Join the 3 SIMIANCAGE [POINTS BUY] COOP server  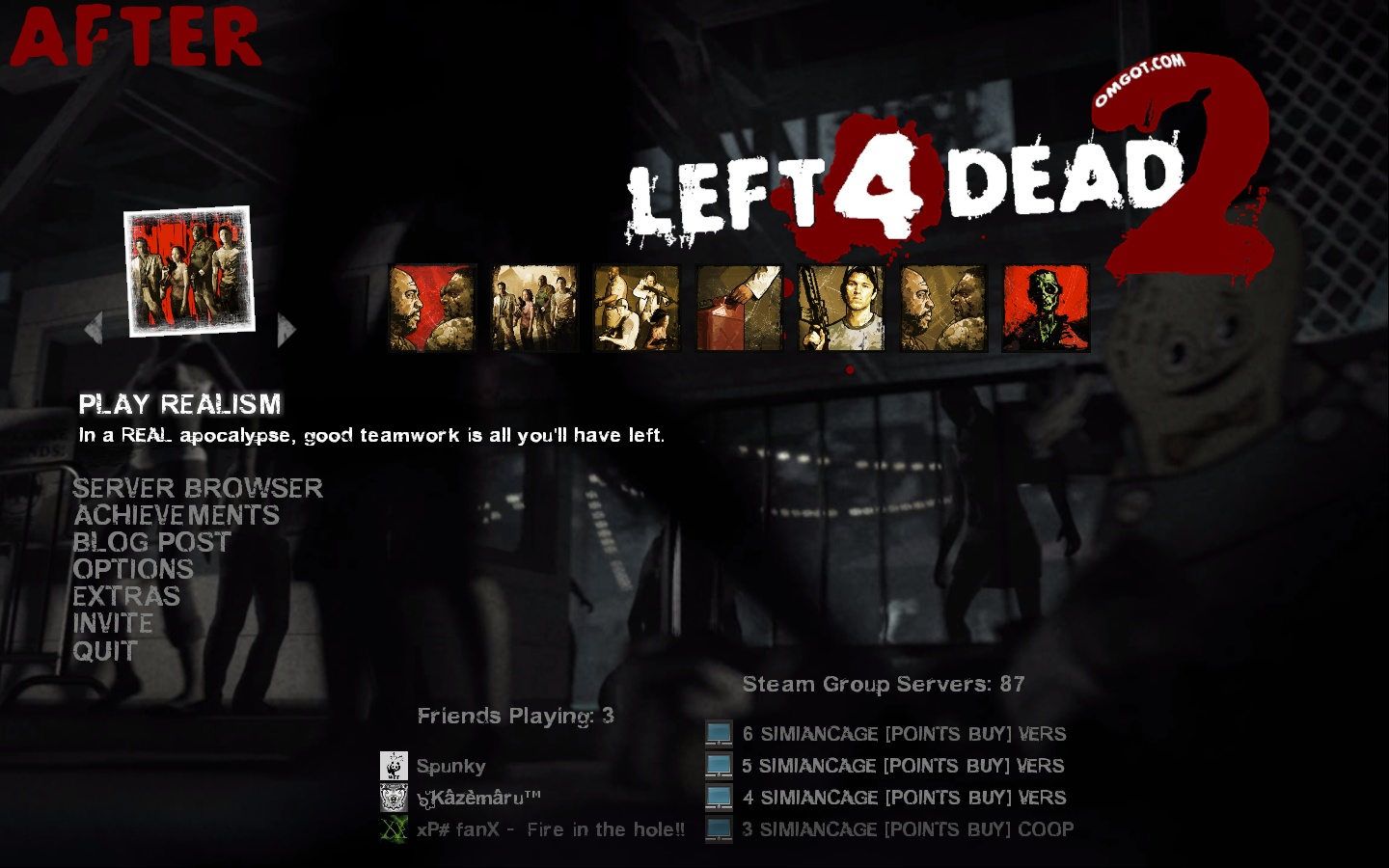[x=907, y=828]
